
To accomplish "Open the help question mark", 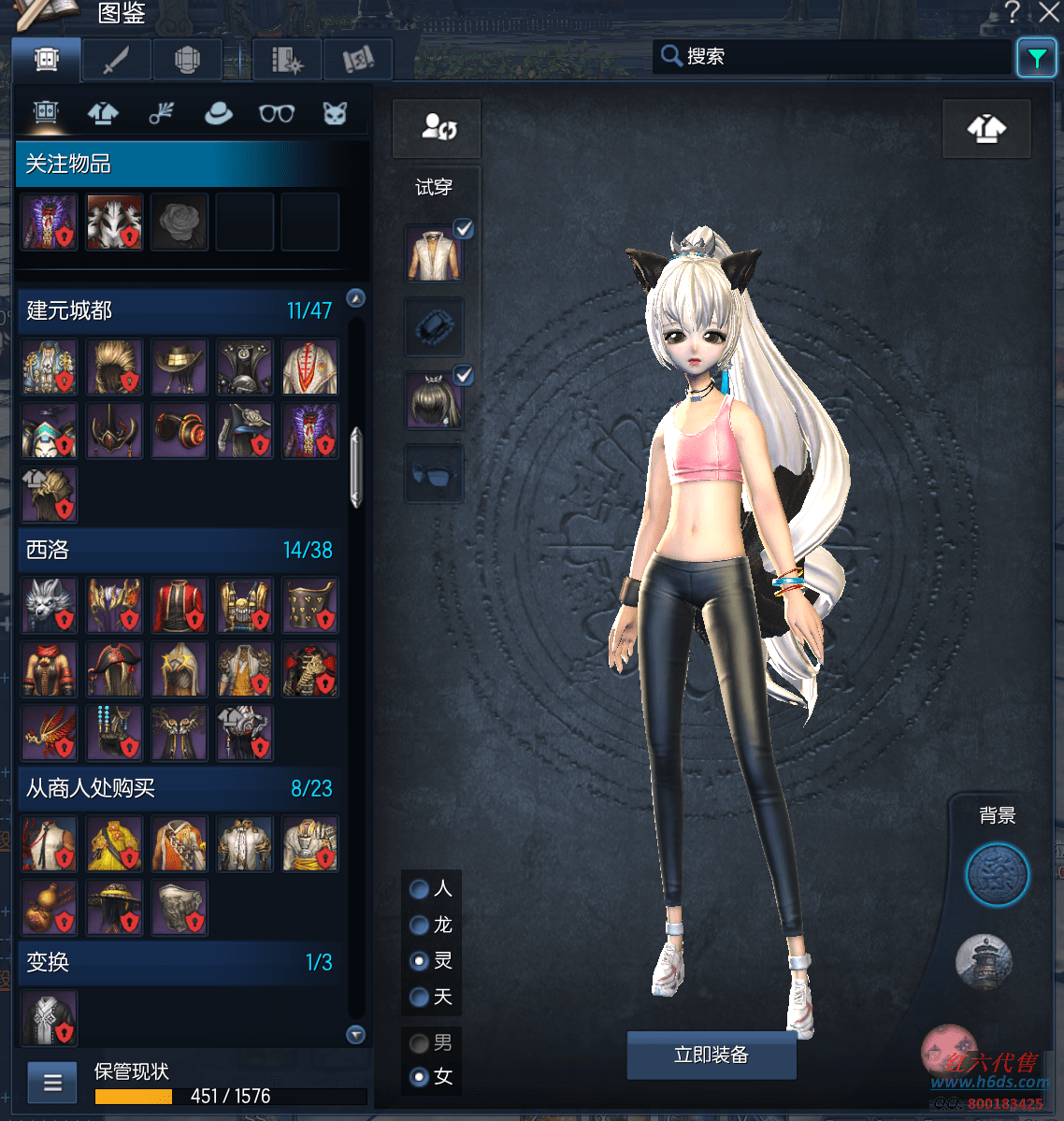I will pos(1012,12).
